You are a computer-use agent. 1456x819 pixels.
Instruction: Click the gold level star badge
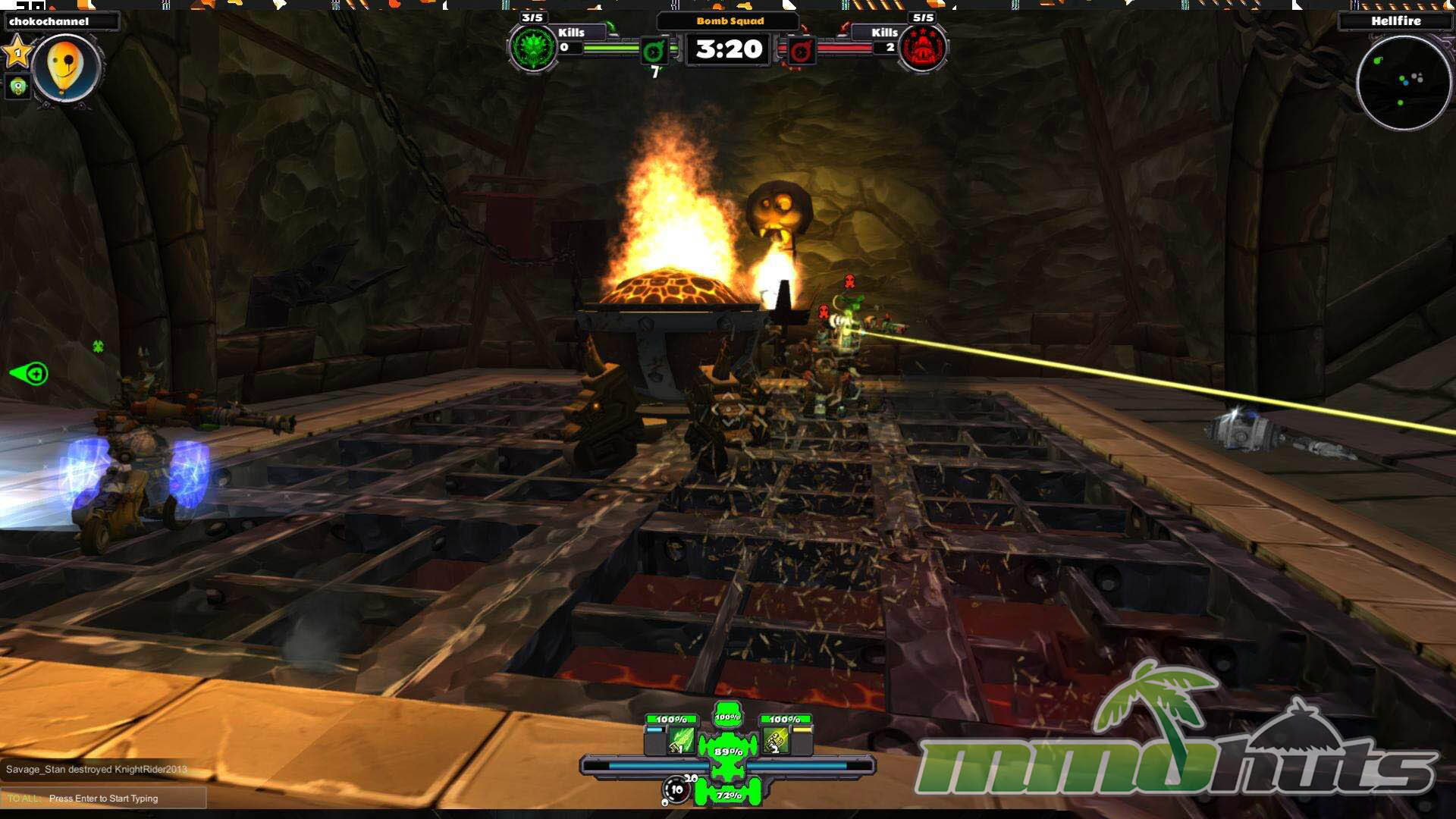(17, 53)
